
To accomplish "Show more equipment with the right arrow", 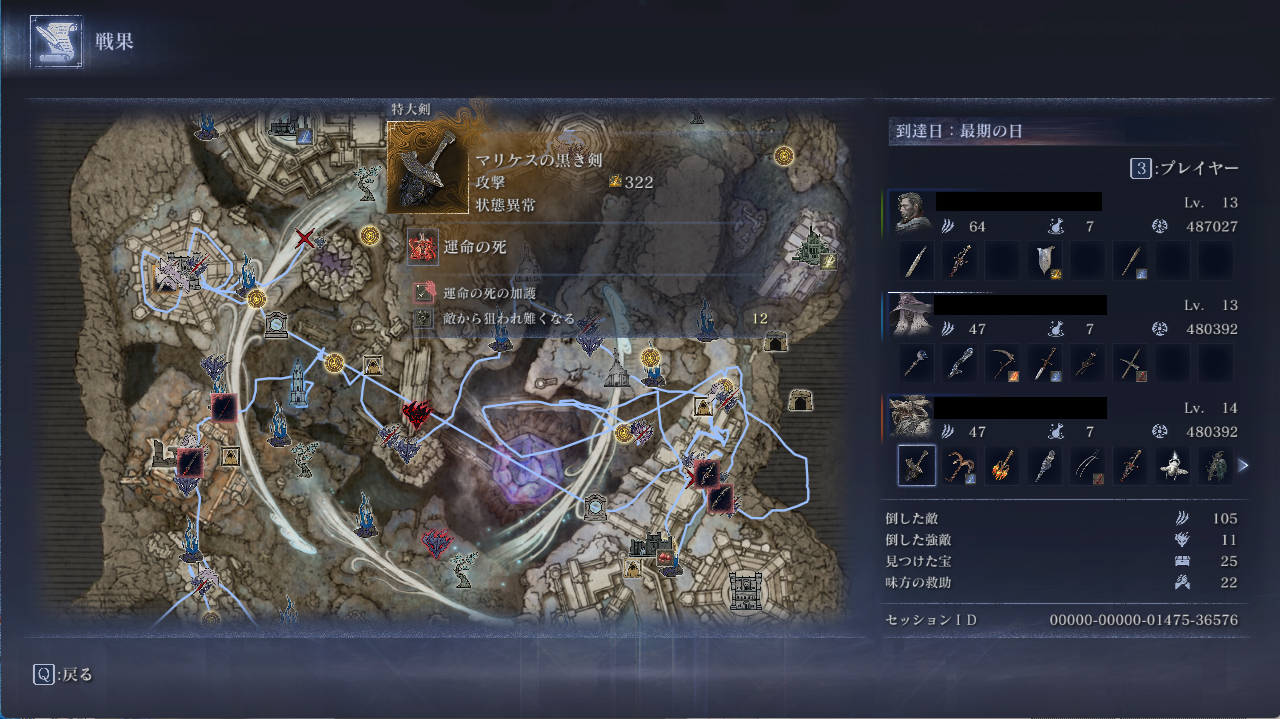I will (1243, 465).
